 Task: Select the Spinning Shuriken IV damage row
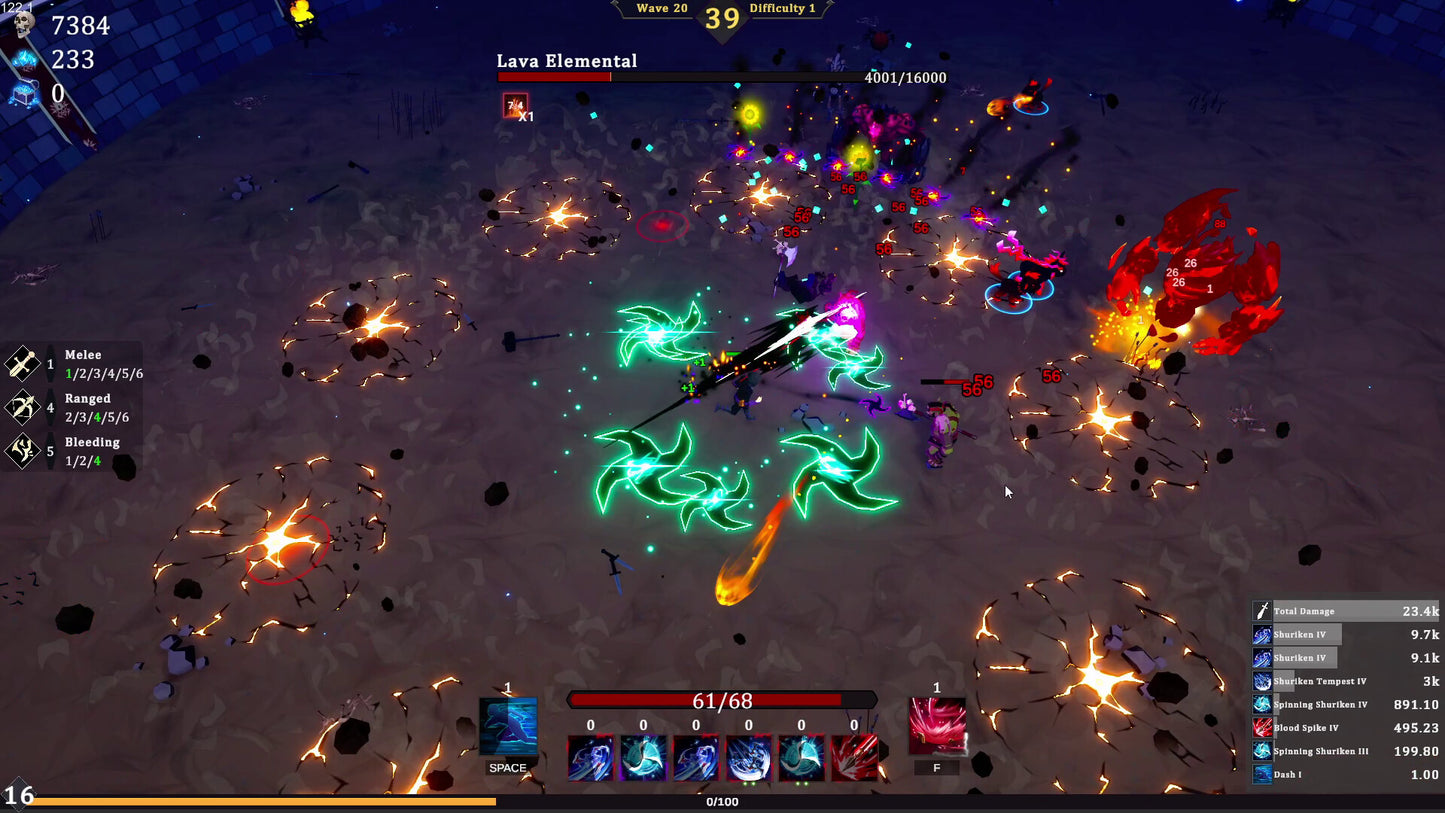[1346, 704]
